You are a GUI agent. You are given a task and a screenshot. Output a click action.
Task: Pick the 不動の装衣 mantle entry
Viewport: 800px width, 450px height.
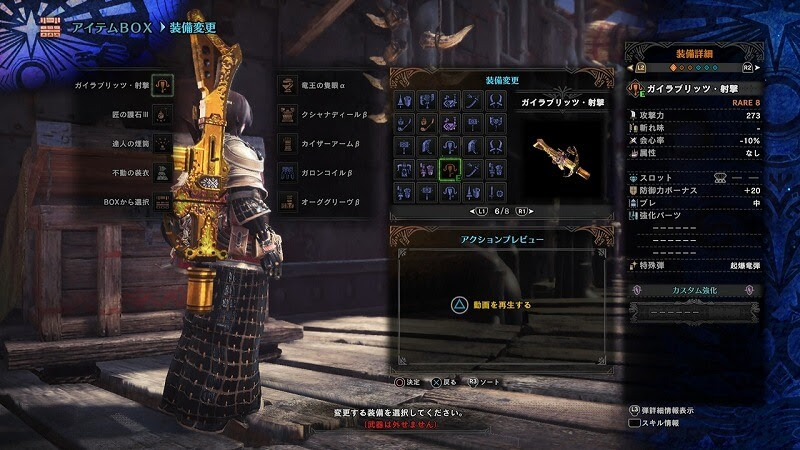129,172
